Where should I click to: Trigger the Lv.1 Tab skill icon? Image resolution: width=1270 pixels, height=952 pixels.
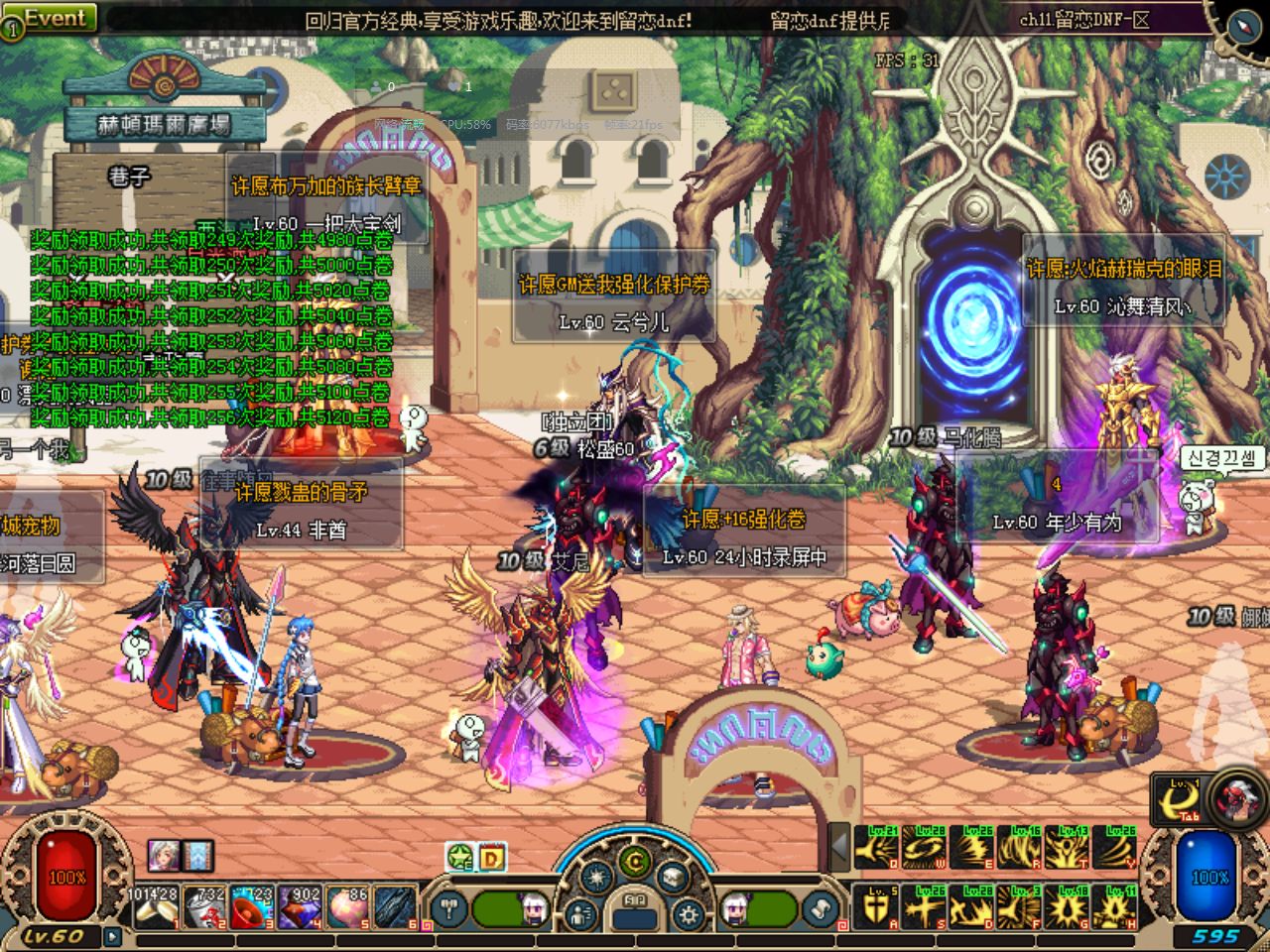1178,799
